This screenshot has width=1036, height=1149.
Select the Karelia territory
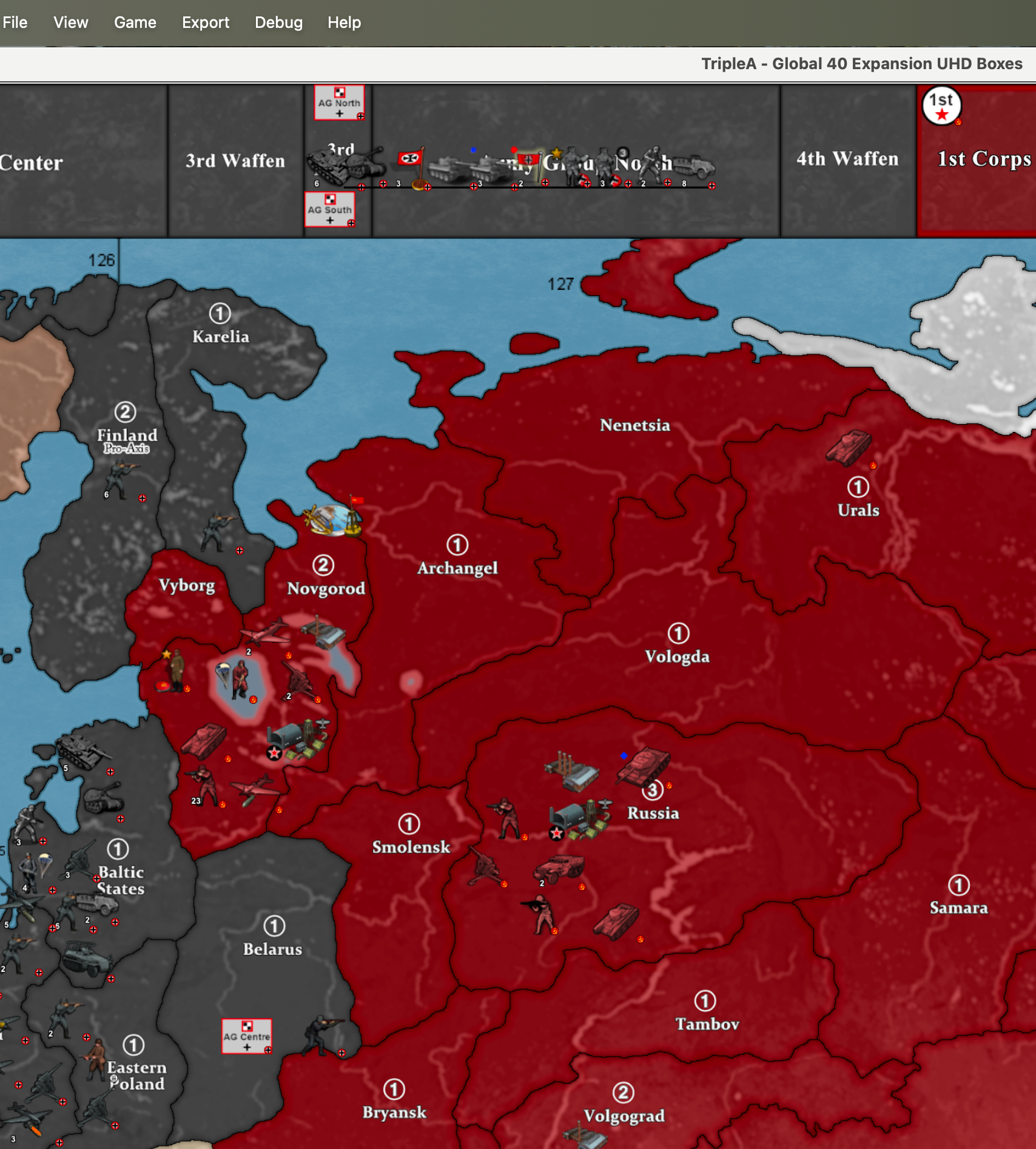point(220,336)
